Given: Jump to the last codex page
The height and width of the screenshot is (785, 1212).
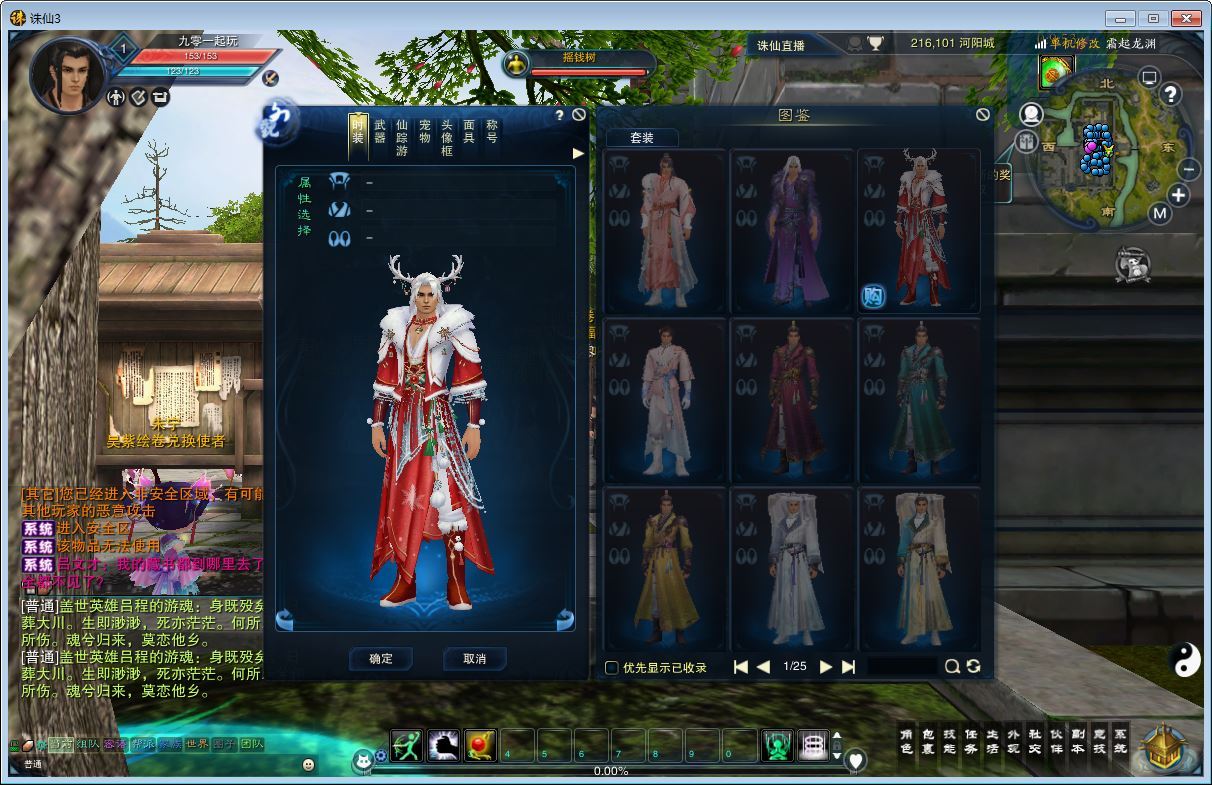Looking at the screenshot, I should click(x=849, y=667).
